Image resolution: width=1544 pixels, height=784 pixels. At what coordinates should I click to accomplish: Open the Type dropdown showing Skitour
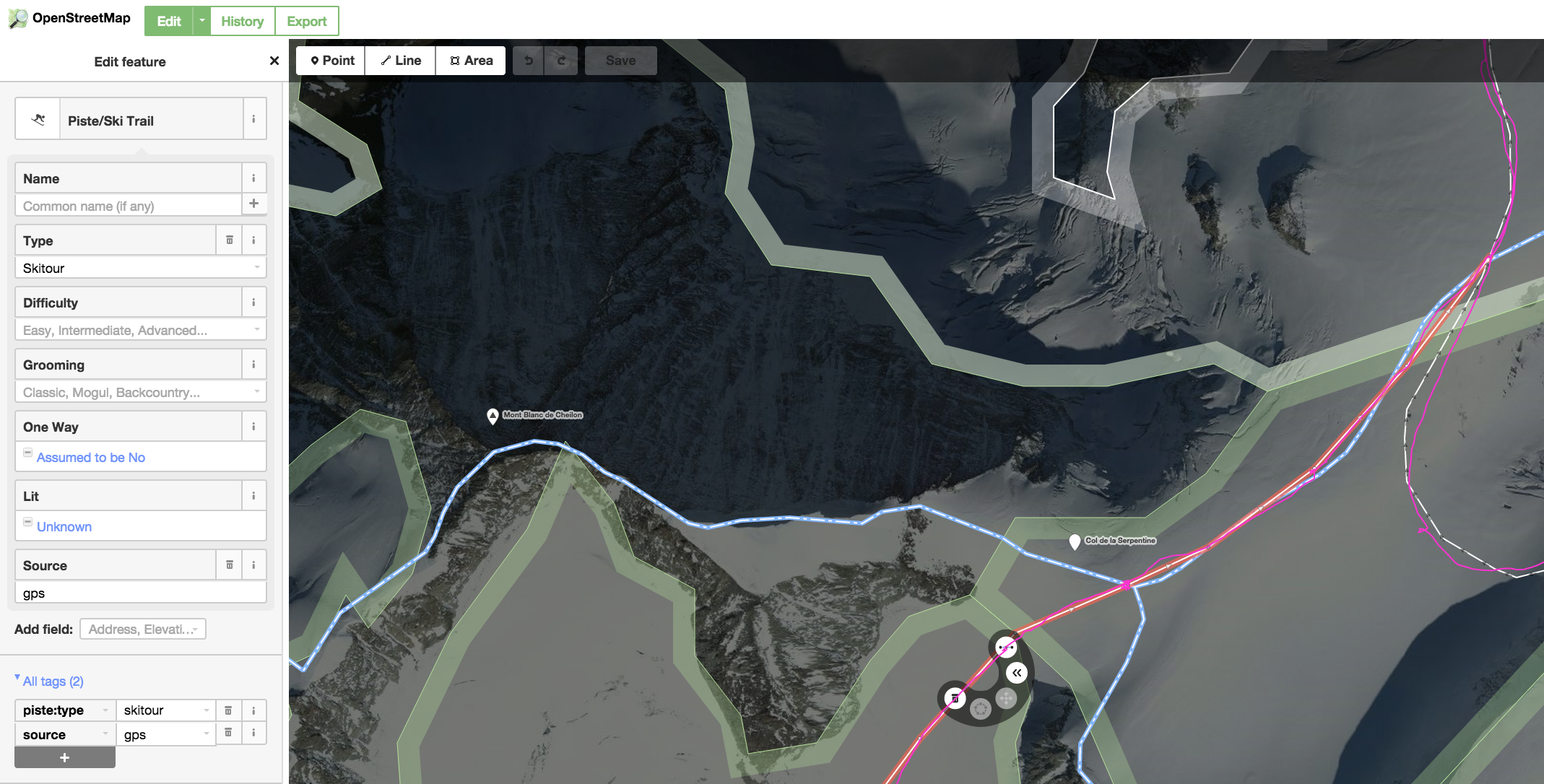click(x=140, y=268)
